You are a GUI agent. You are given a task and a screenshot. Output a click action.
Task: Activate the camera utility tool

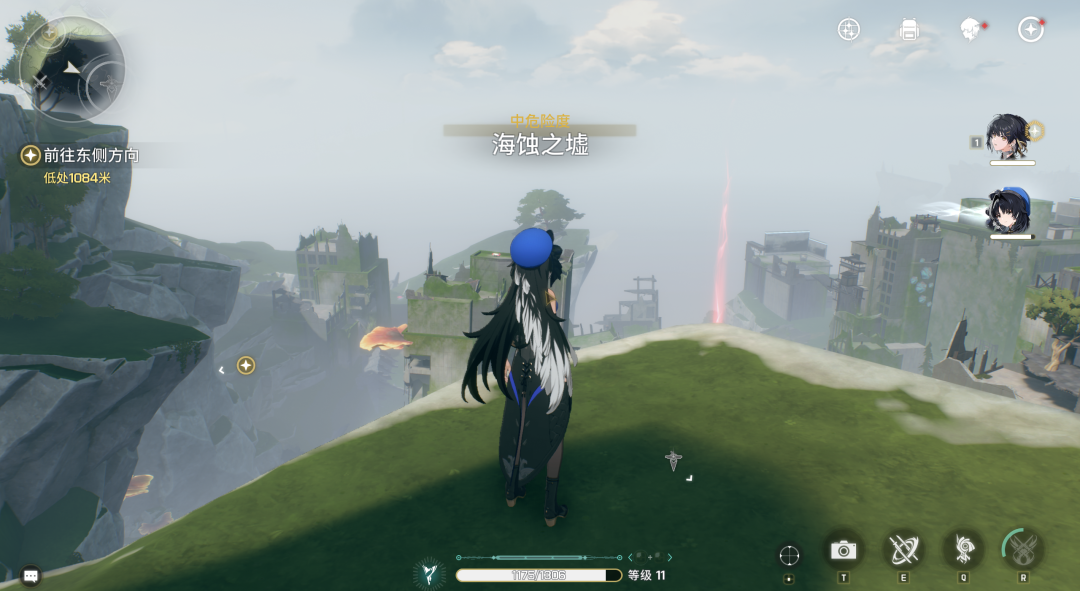[844, 549]
